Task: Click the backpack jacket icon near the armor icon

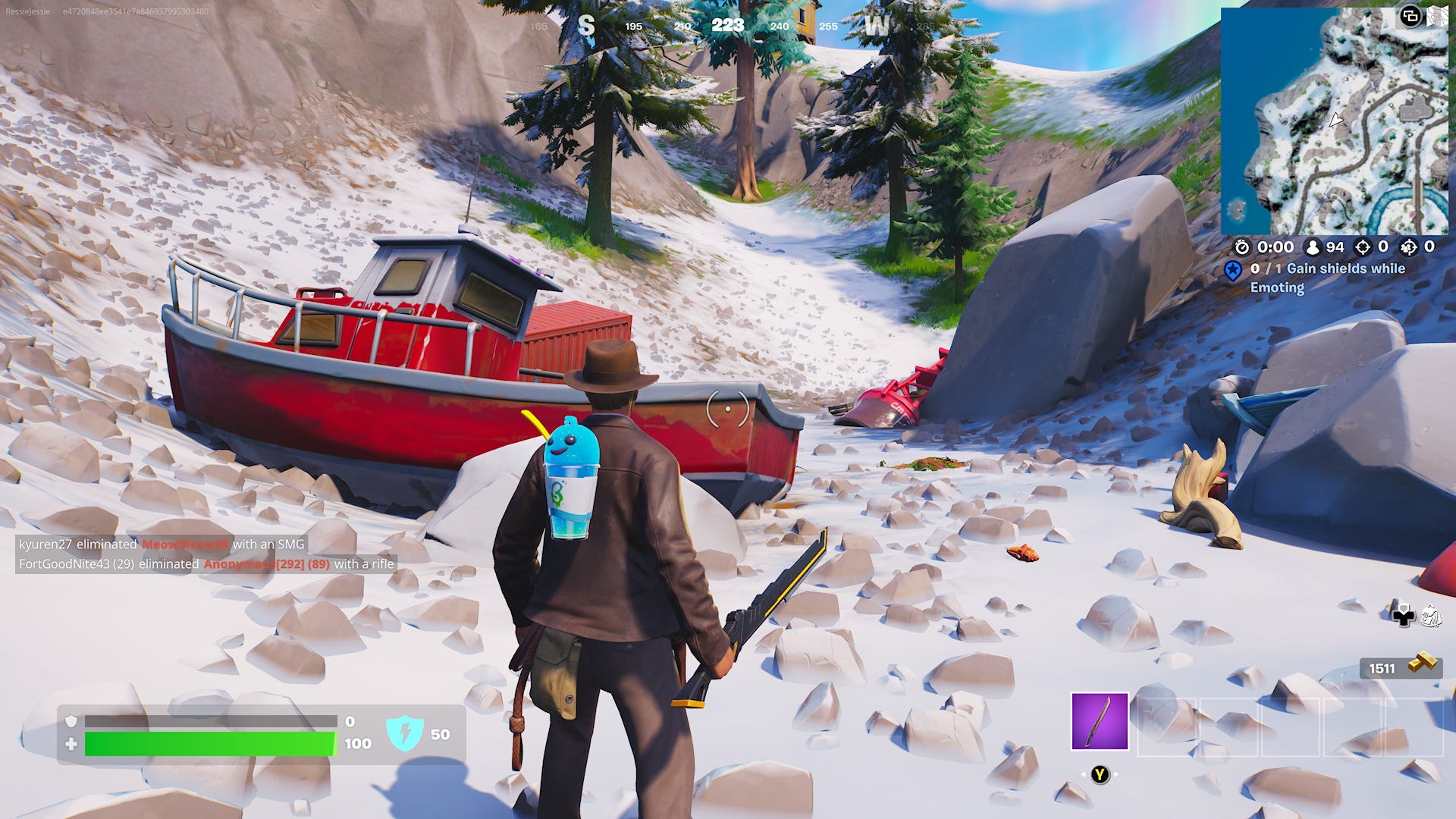Action: click(1432, 616)
